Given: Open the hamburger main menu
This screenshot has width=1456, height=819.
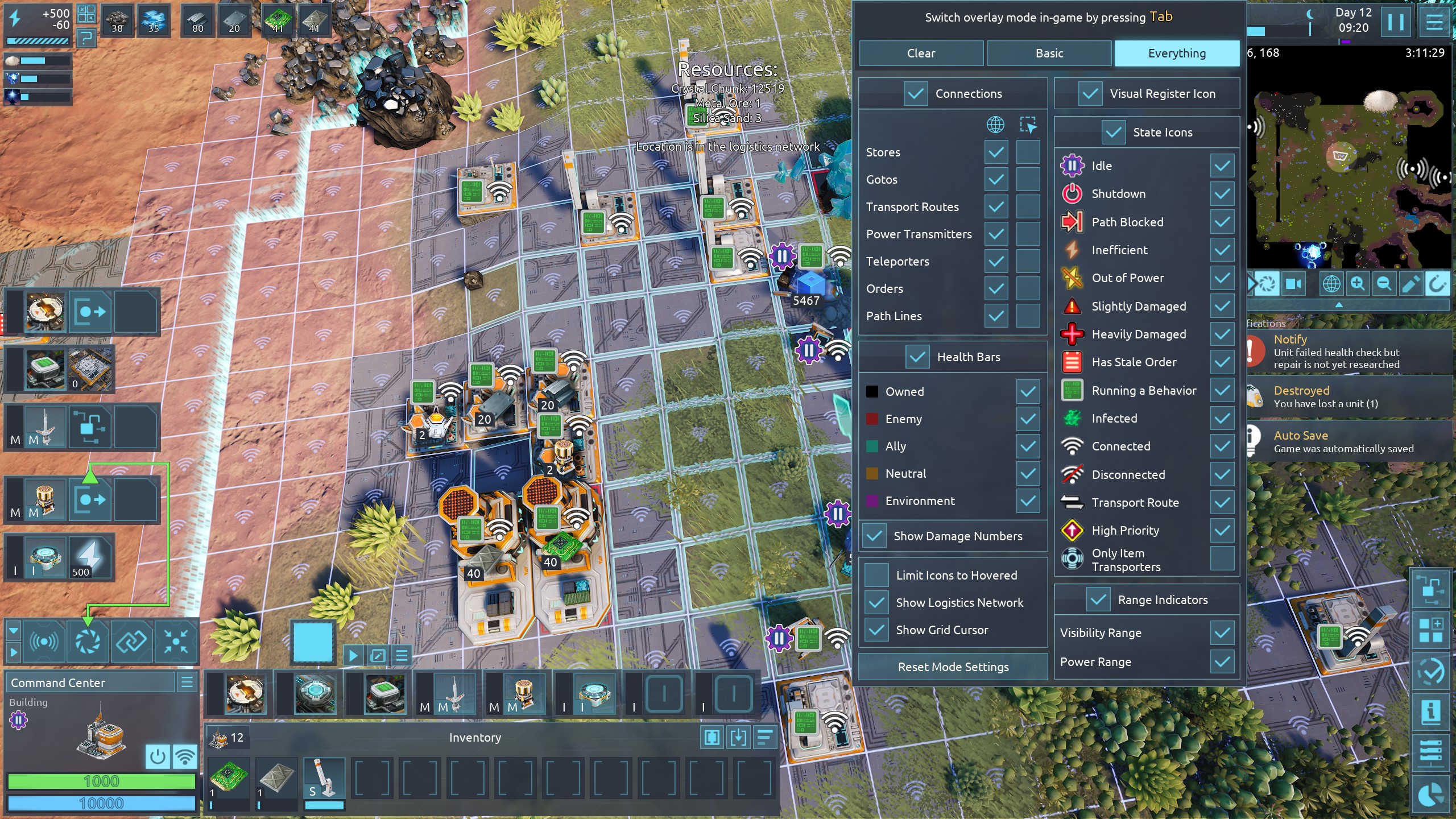Looking at the screenshot, I should pyautogui.click(x=1434, y=23).
